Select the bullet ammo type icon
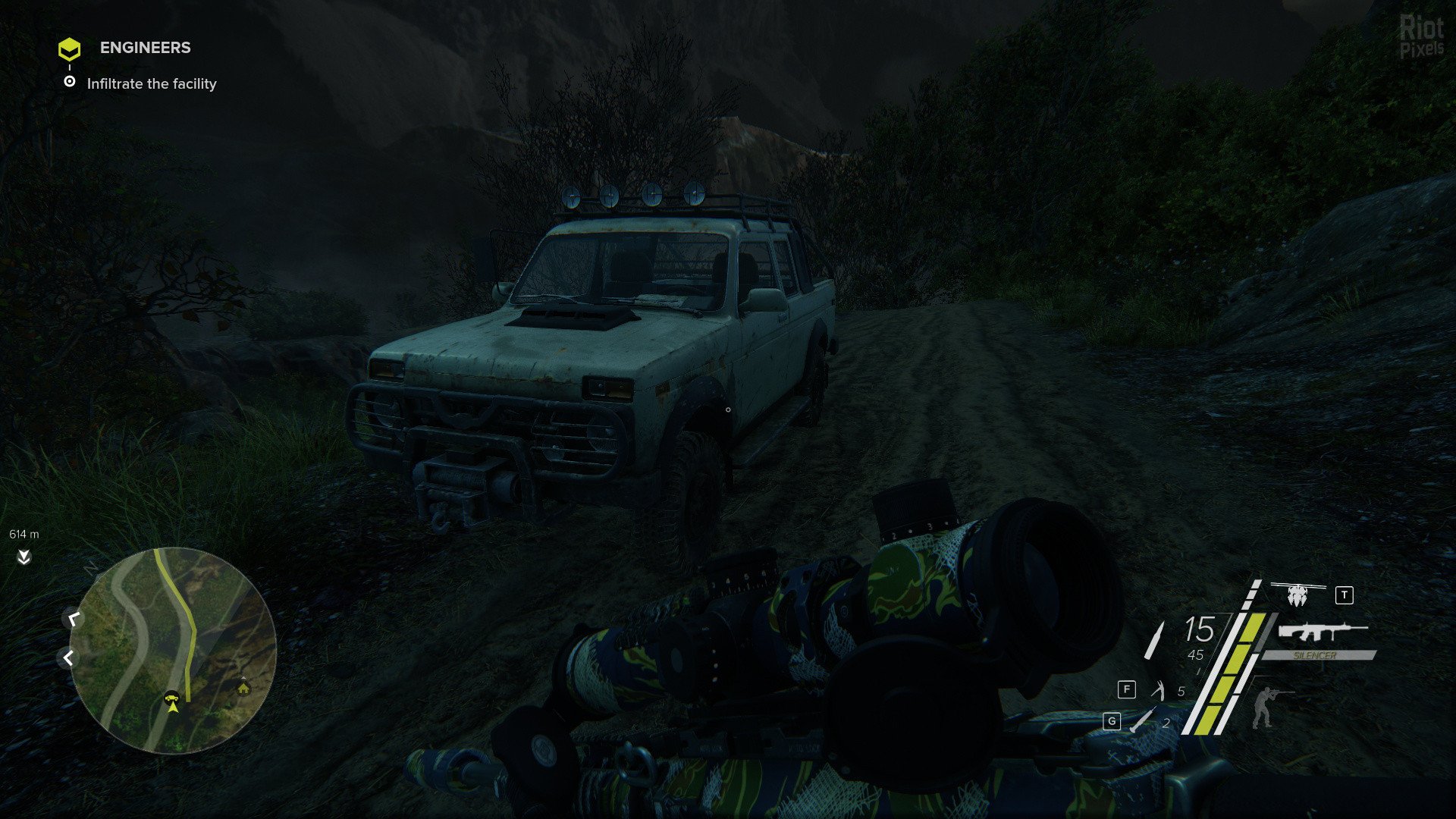1456x819 pixels. click(x=1154, y=639)
